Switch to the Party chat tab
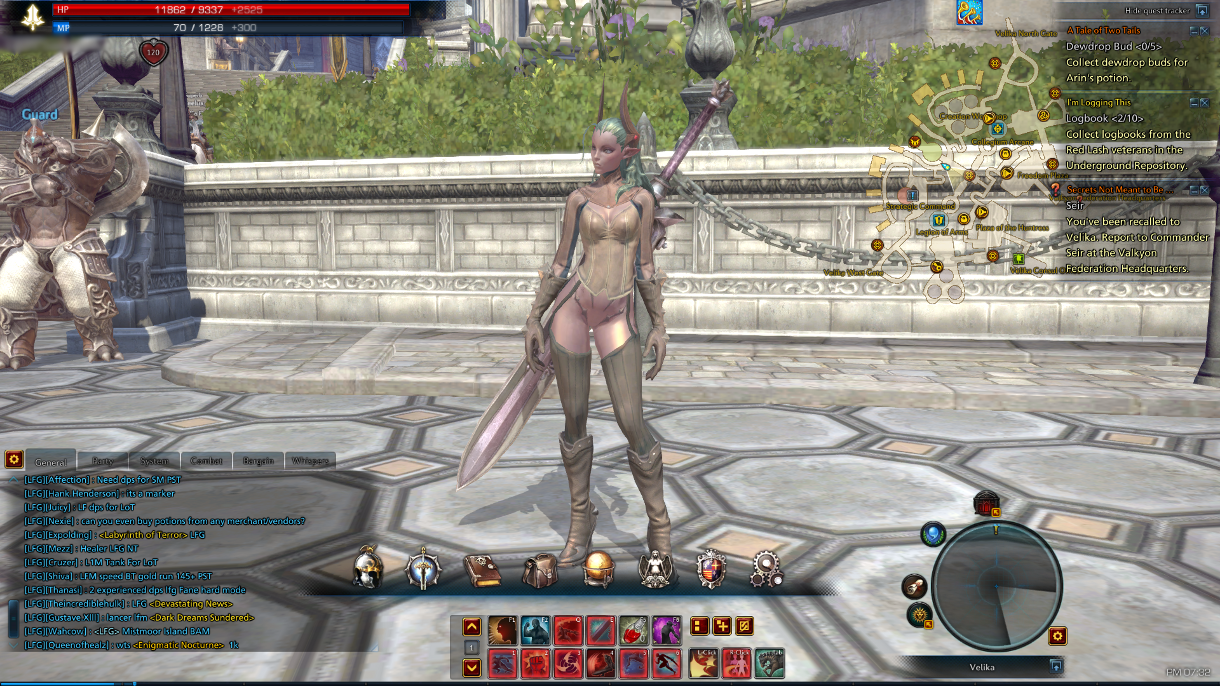The width and height of the screenshot is (1220, 686). tap(103, 461)
